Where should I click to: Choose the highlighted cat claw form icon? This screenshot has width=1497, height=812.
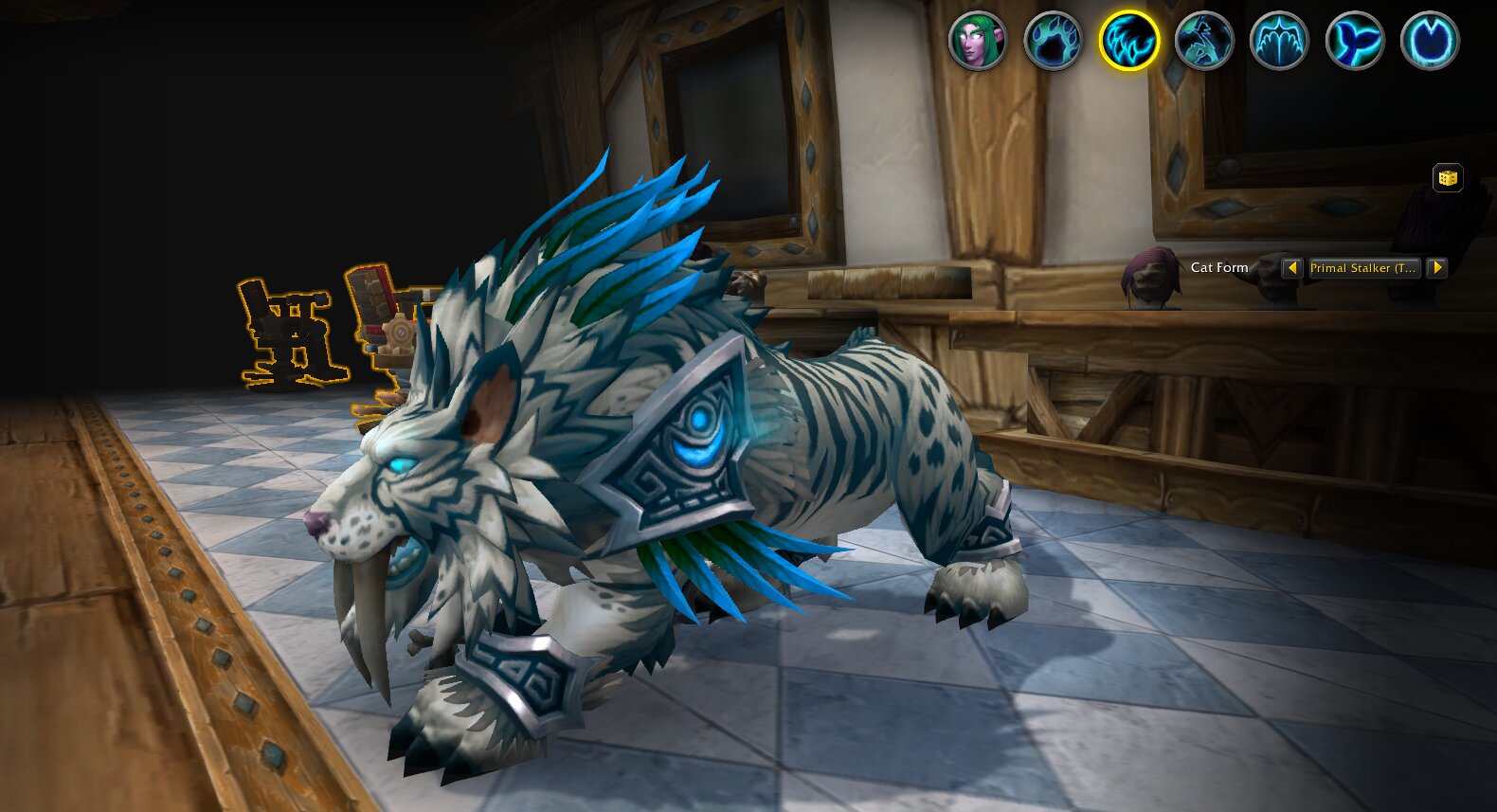(x=1128, y=41)
